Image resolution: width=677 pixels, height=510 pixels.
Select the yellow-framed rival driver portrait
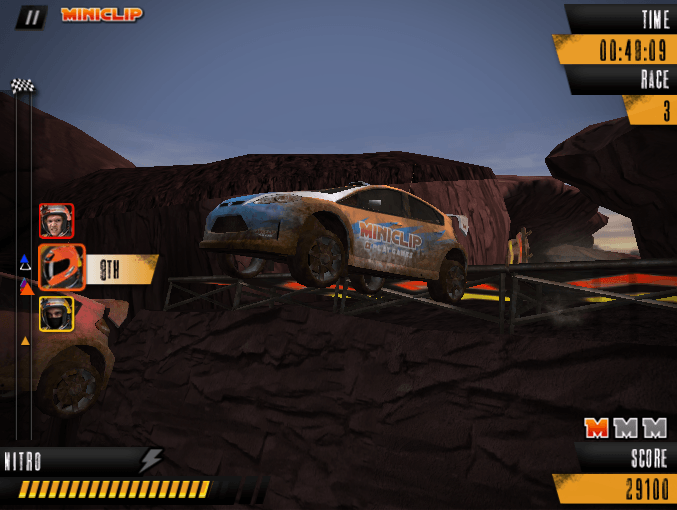pyautogui.click(x=56, y=314)
